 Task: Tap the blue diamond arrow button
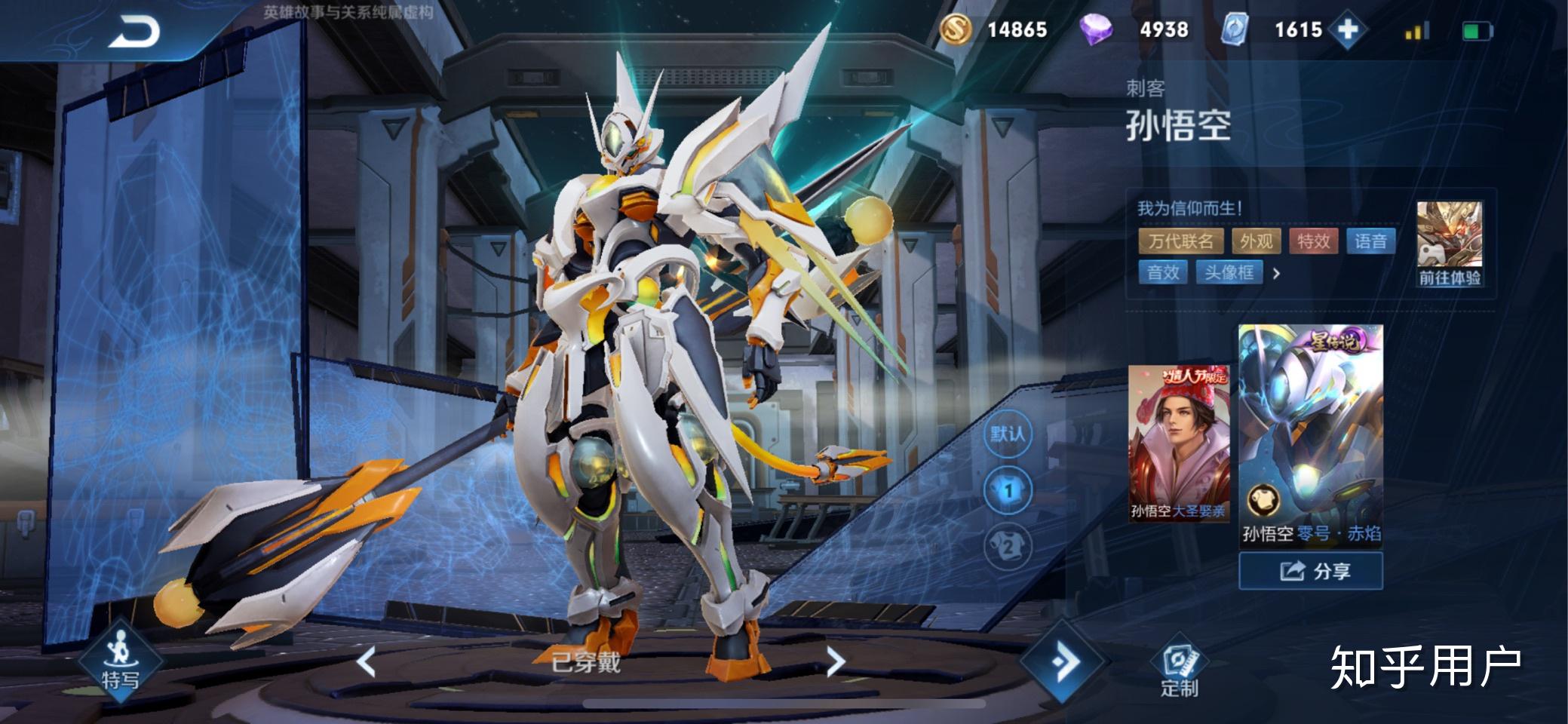tap(1063, 661)
